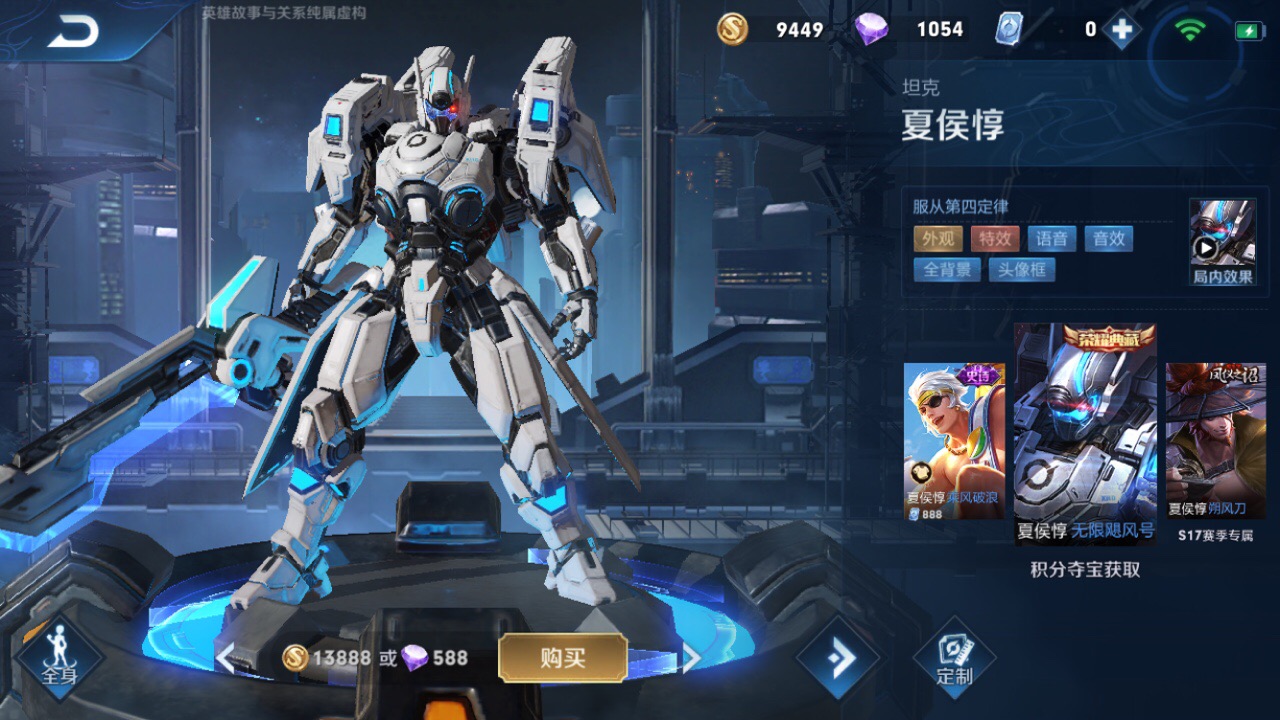Play the 局内效果 in-game effect preview
This screenshot has width=1280, height=720.
click(x=1222, y=242)
